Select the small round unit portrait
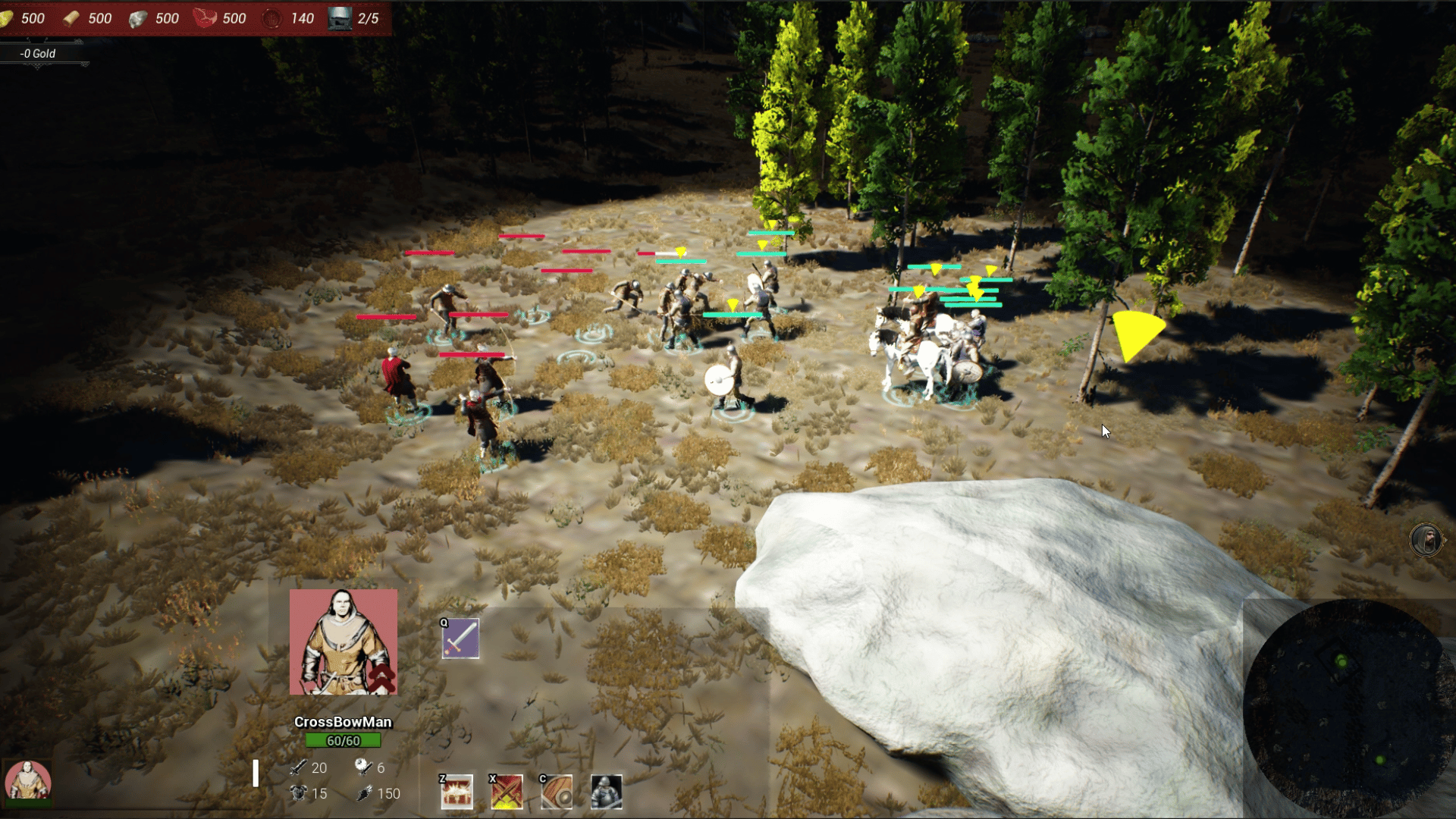 28,781
